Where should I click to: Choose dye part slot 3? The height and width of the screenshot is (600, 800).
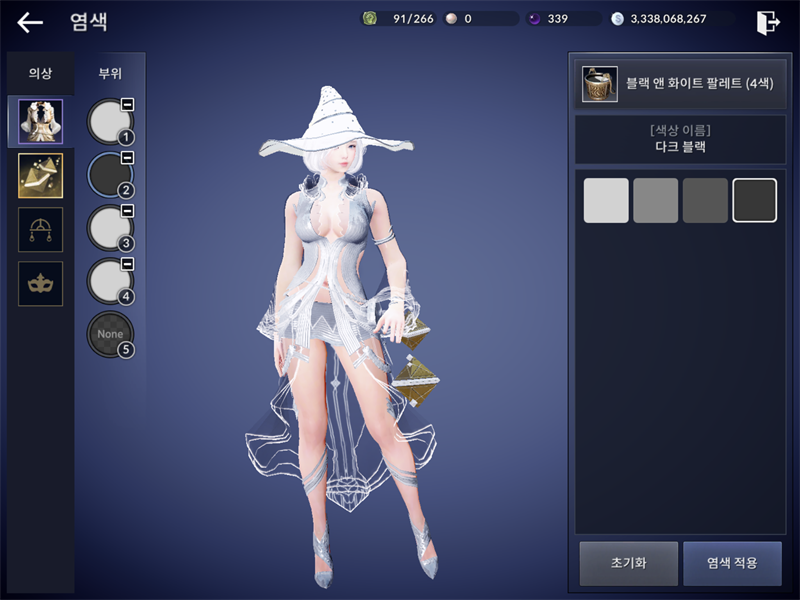(110, 228)
